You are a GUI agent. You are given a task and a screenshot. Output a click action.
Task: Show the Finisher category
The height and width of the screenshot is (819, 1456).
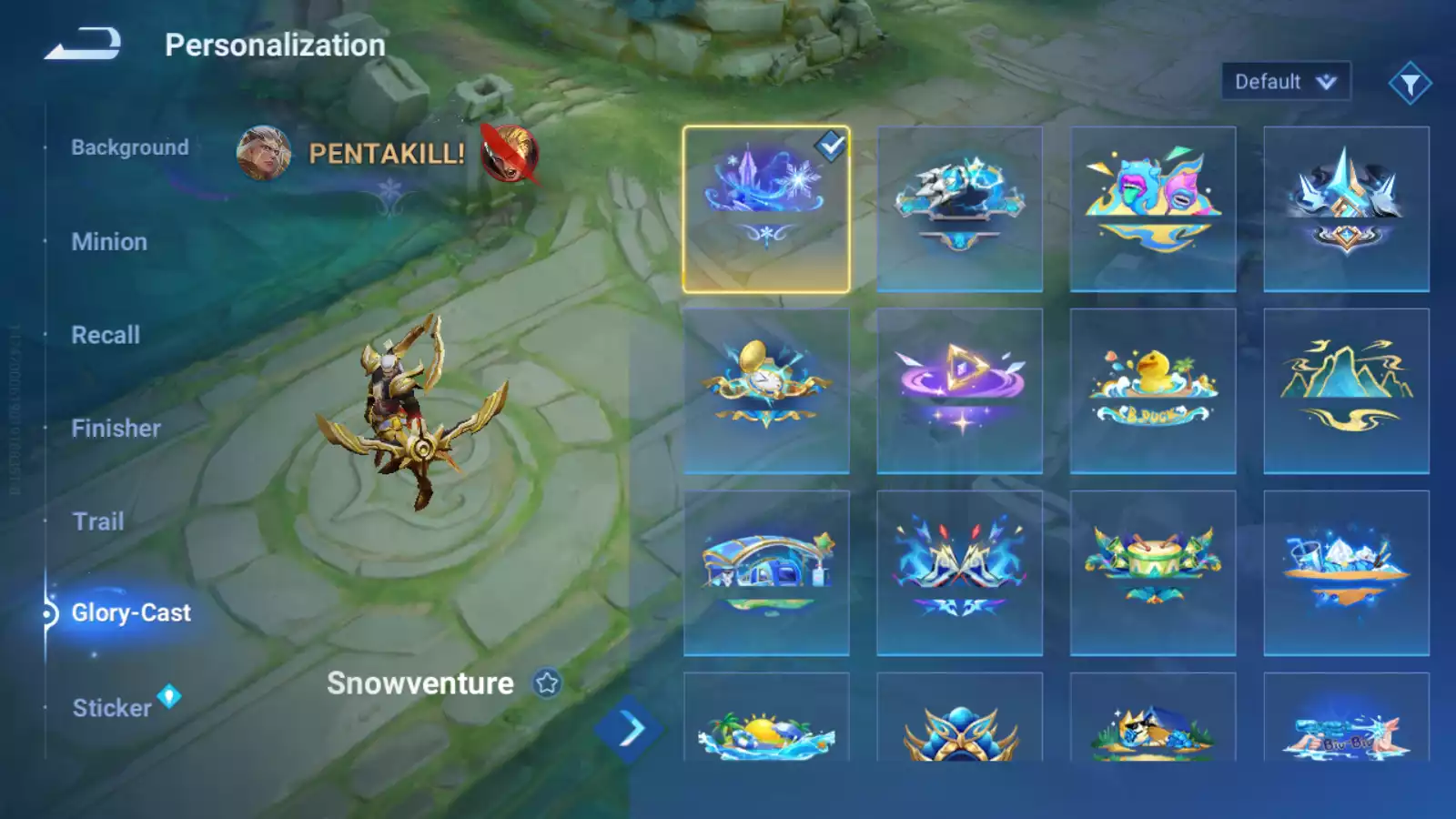116,429
